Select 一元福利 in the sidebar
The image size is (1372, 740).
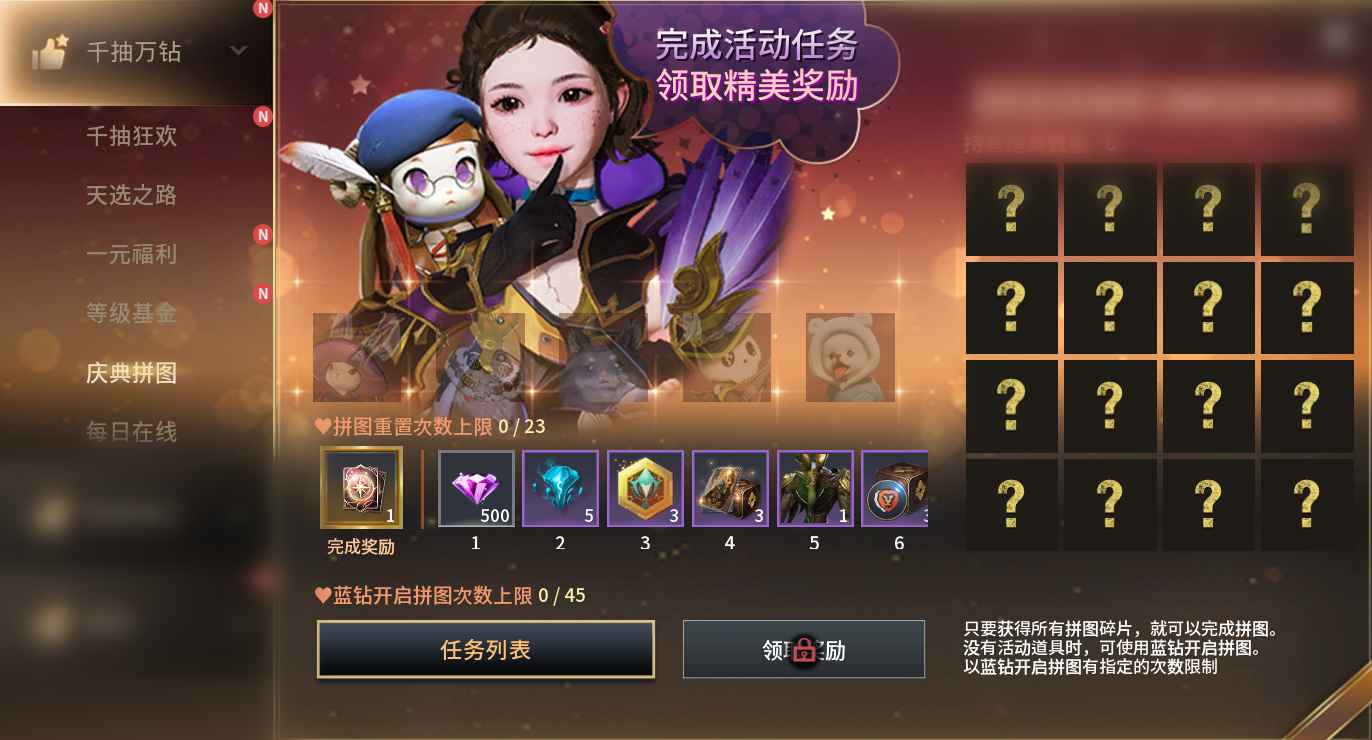pos(140,255)
